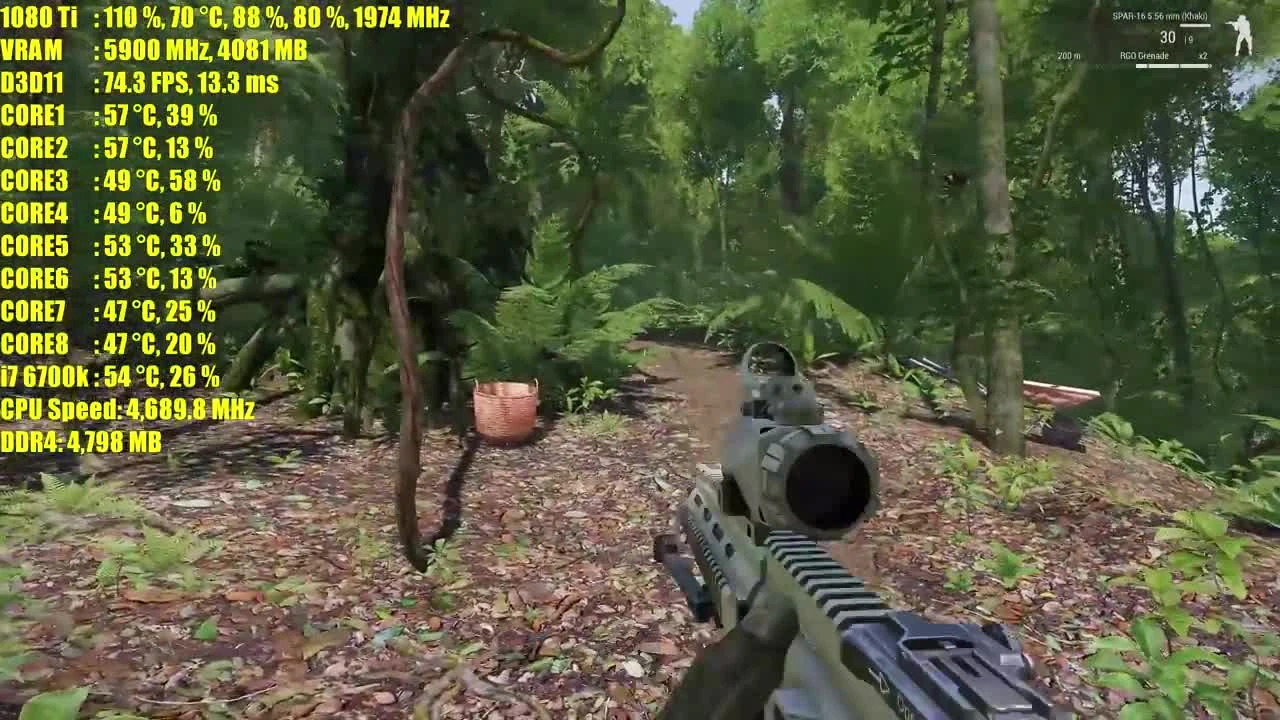The width and height of the screenshot is (1280, 720).
Task: Click the magazine count showing 9
Action: click(1190, 39)
